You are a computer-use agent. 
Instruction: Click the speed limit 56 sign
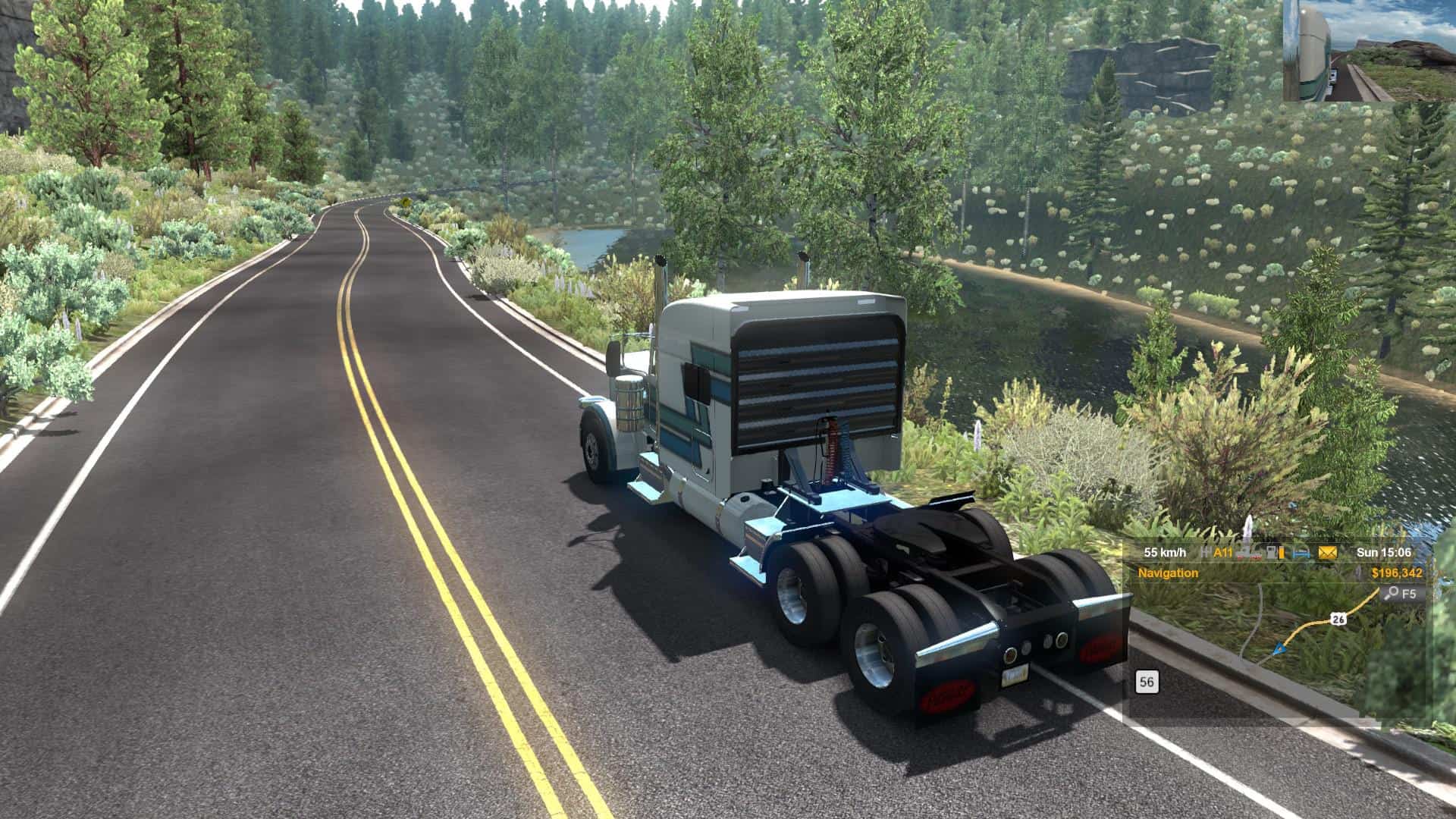pos(1147,682)
